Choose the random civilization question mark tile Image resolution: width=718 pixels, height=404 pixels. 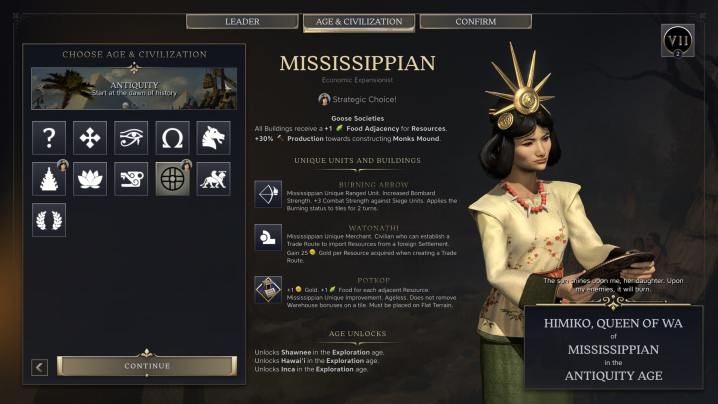tap(50, 138)
